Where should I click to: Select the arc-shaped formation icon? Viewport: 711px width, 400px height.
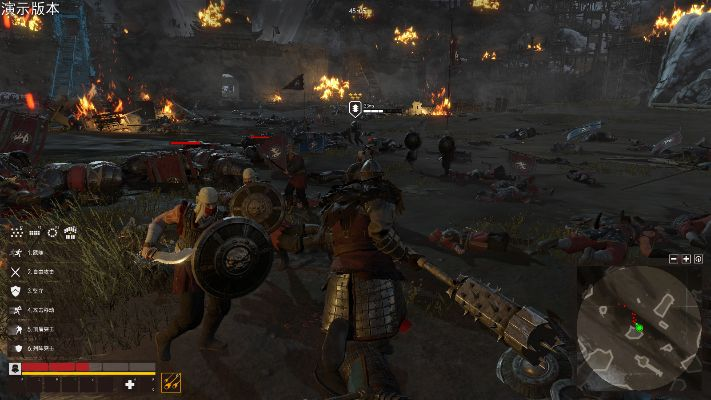pos(70,233)
